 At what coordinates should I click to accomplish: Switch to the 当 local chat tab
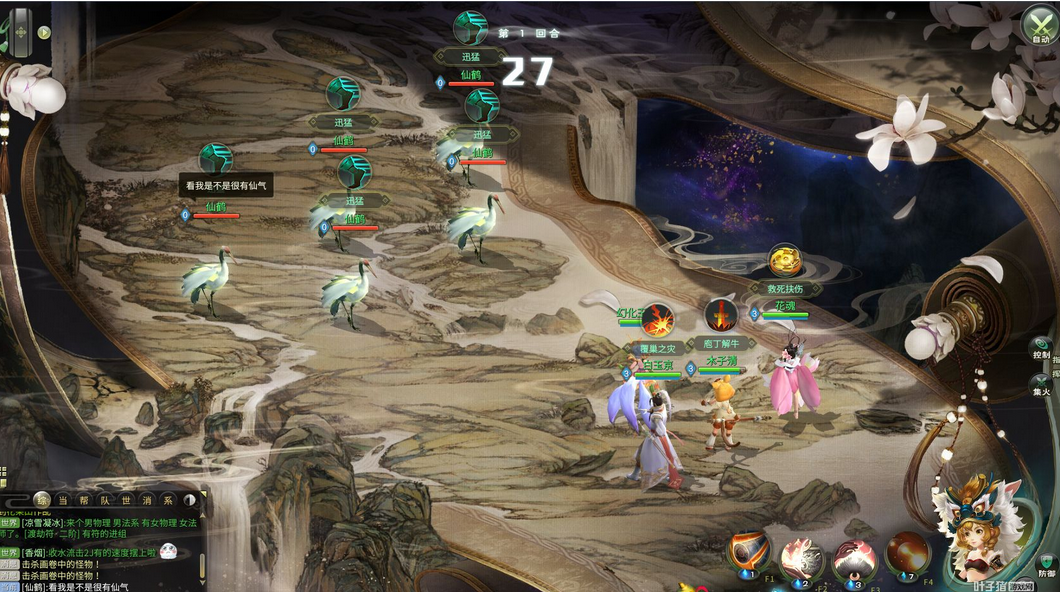(x=63, y=500)
